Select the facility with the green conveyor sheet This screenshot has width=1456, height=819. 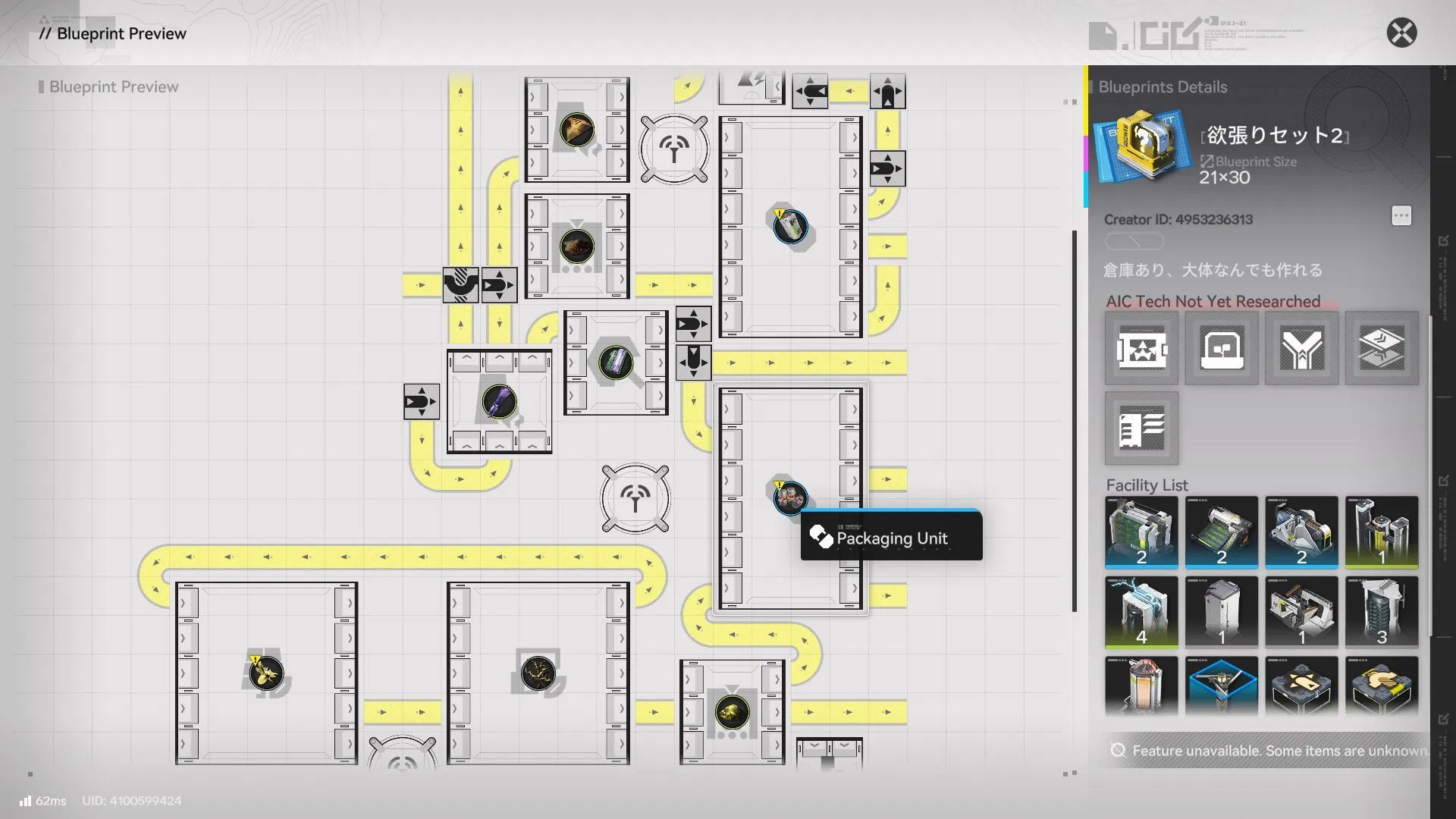pos(1222,532)
